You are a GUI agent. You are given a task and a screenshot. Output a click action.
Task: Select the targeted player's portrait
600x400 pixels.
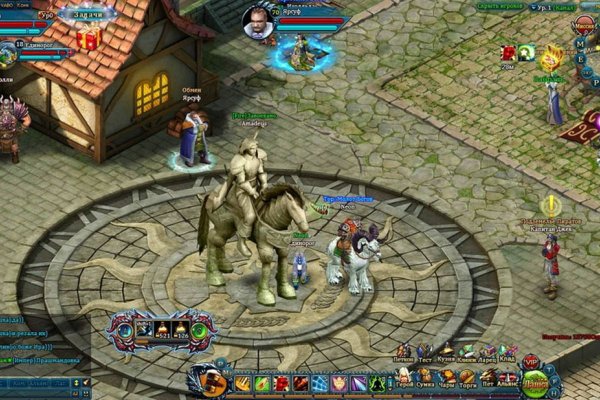(x=257, y=20)
